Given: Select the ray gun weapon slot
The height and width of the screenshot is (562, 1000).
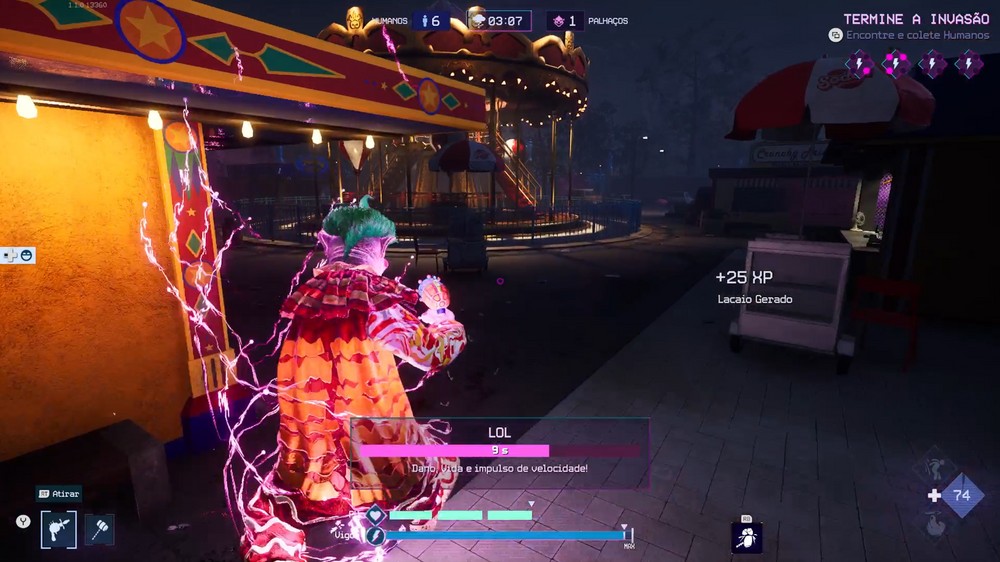Looking at the screenshot, I should 59,529.
